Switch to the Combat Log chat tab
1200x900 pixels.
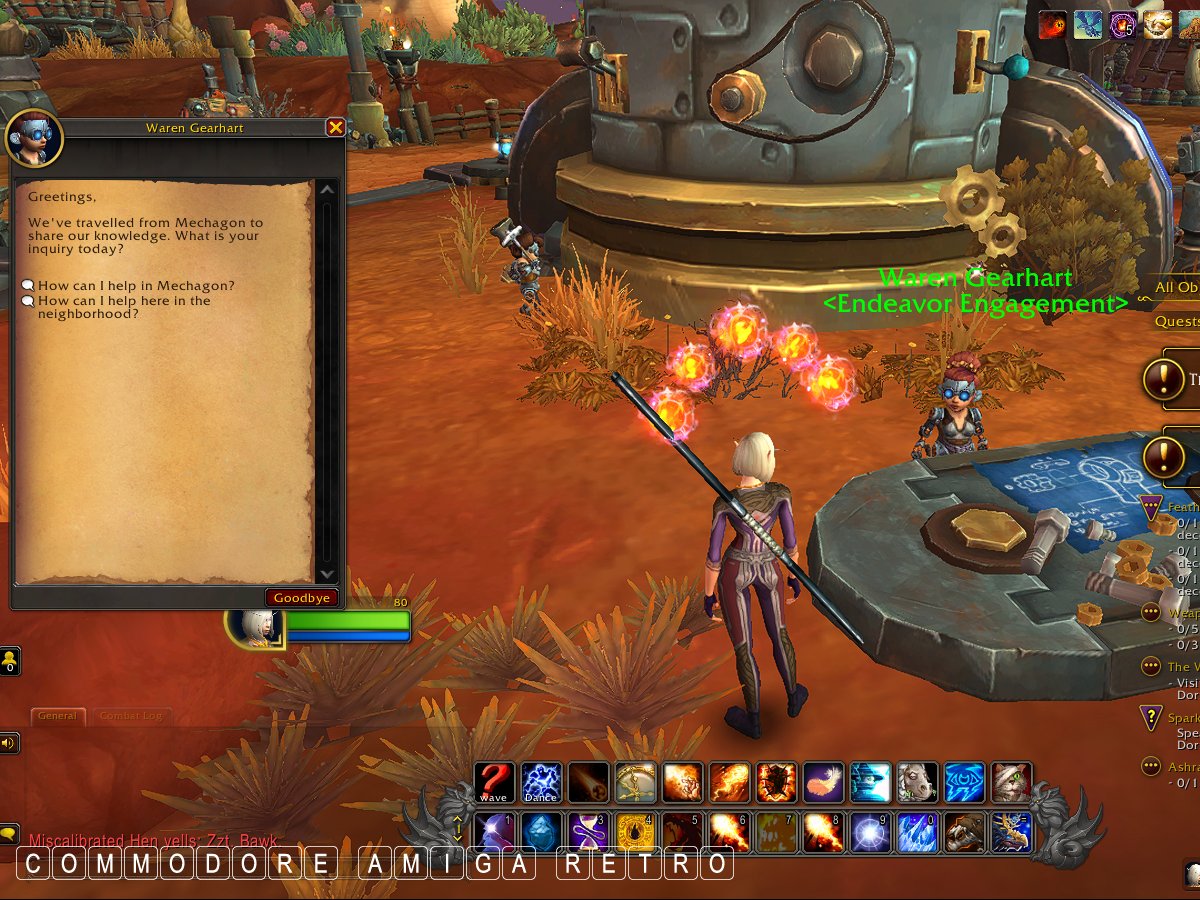tap(130, 716)
